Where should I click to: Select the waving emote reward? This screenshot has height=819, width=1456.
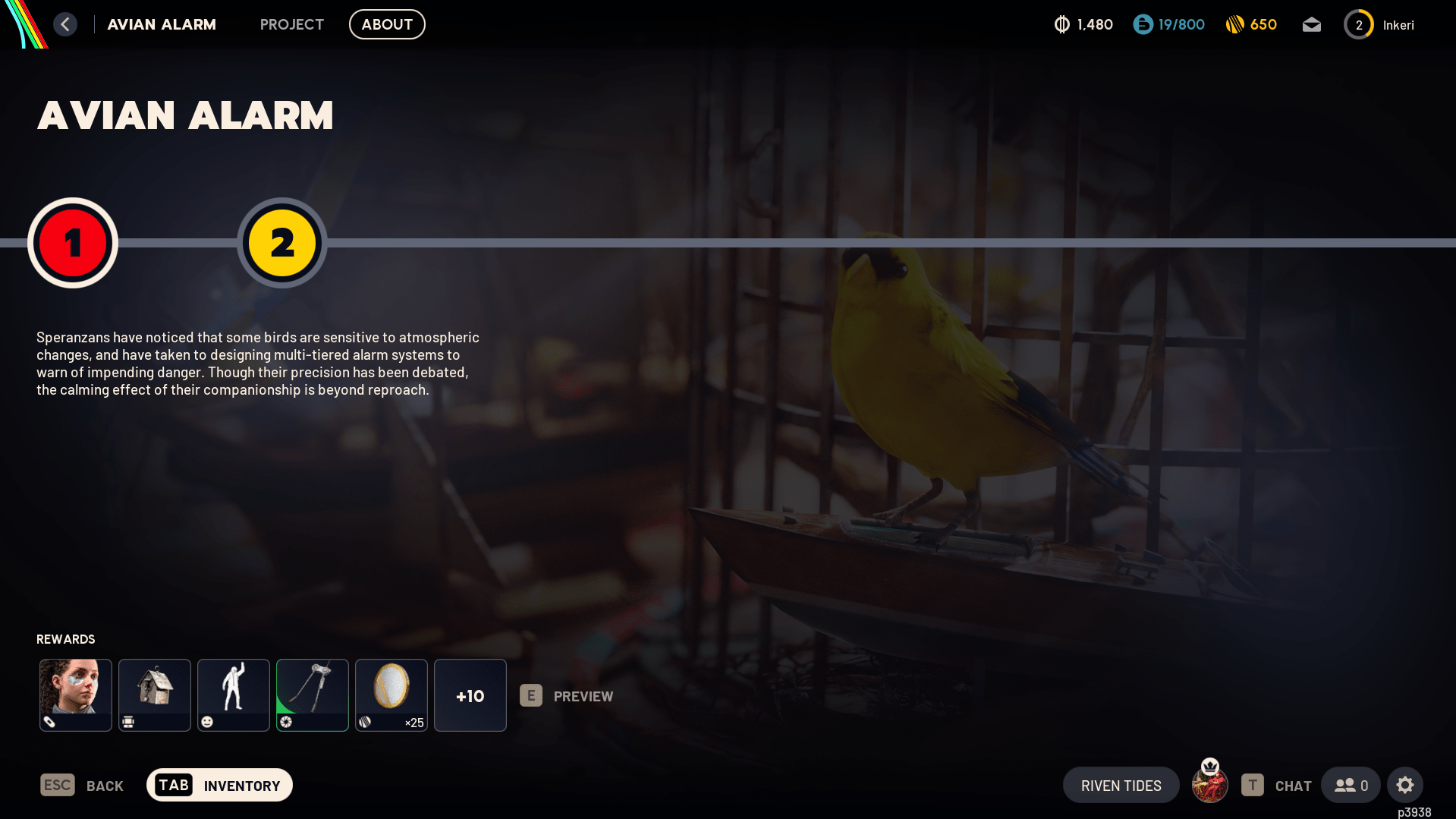(x=234, y=695)
